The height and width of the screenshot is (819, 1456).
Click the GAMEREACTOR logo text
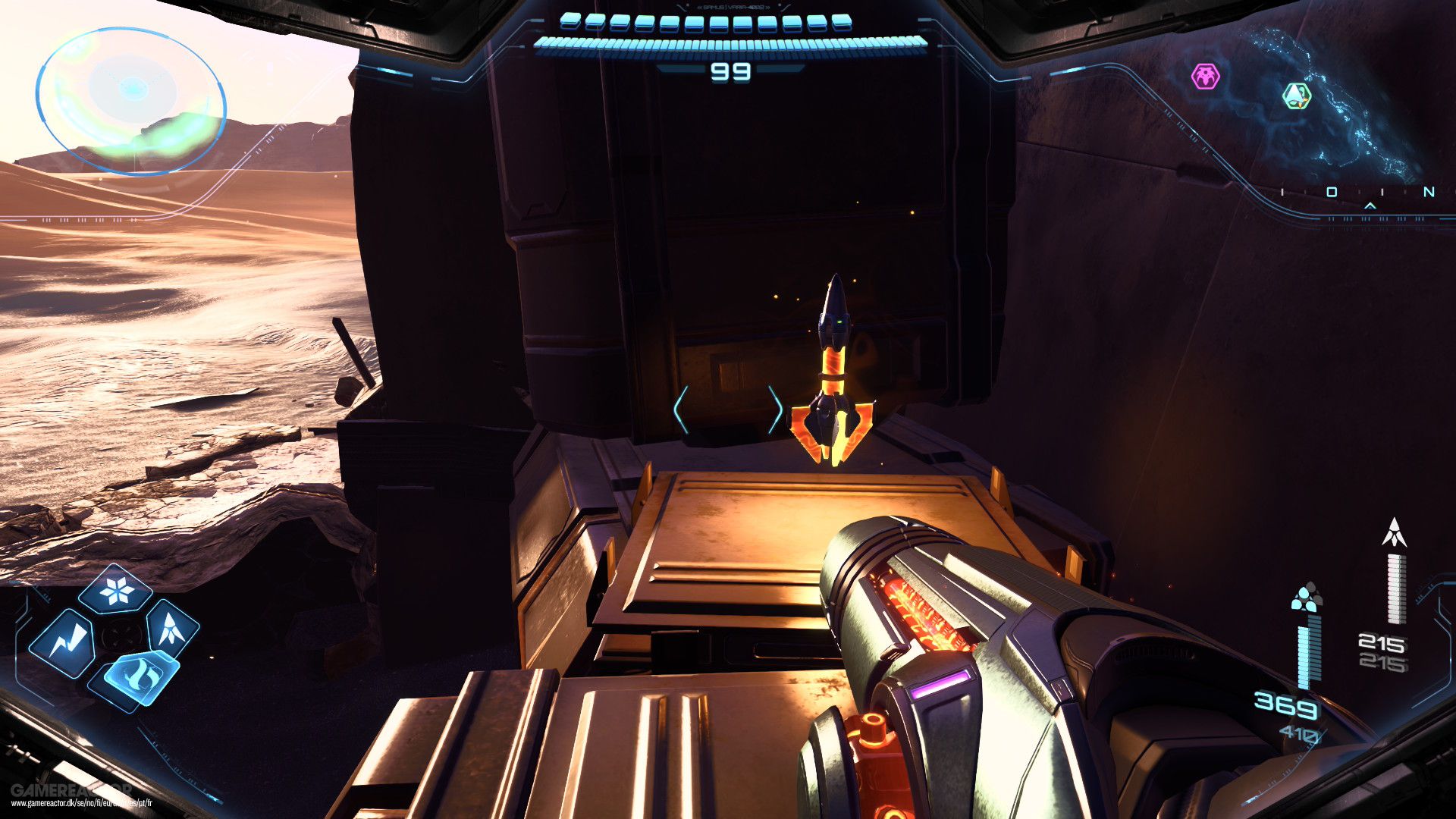tap(74, 791)
